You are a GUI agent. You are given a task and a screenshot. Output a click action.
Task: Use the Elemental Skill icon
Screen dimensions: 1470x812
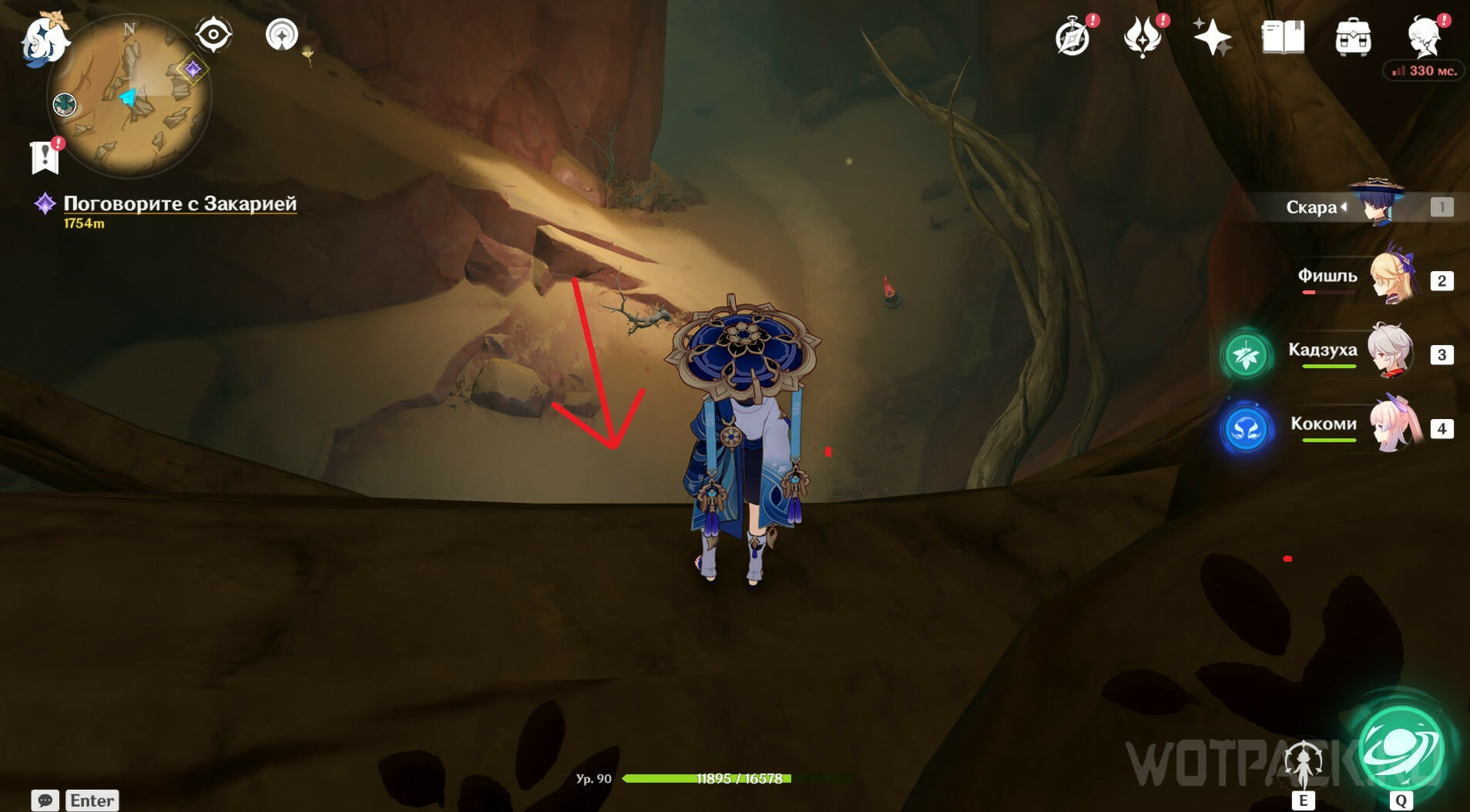click(1304, 763)
